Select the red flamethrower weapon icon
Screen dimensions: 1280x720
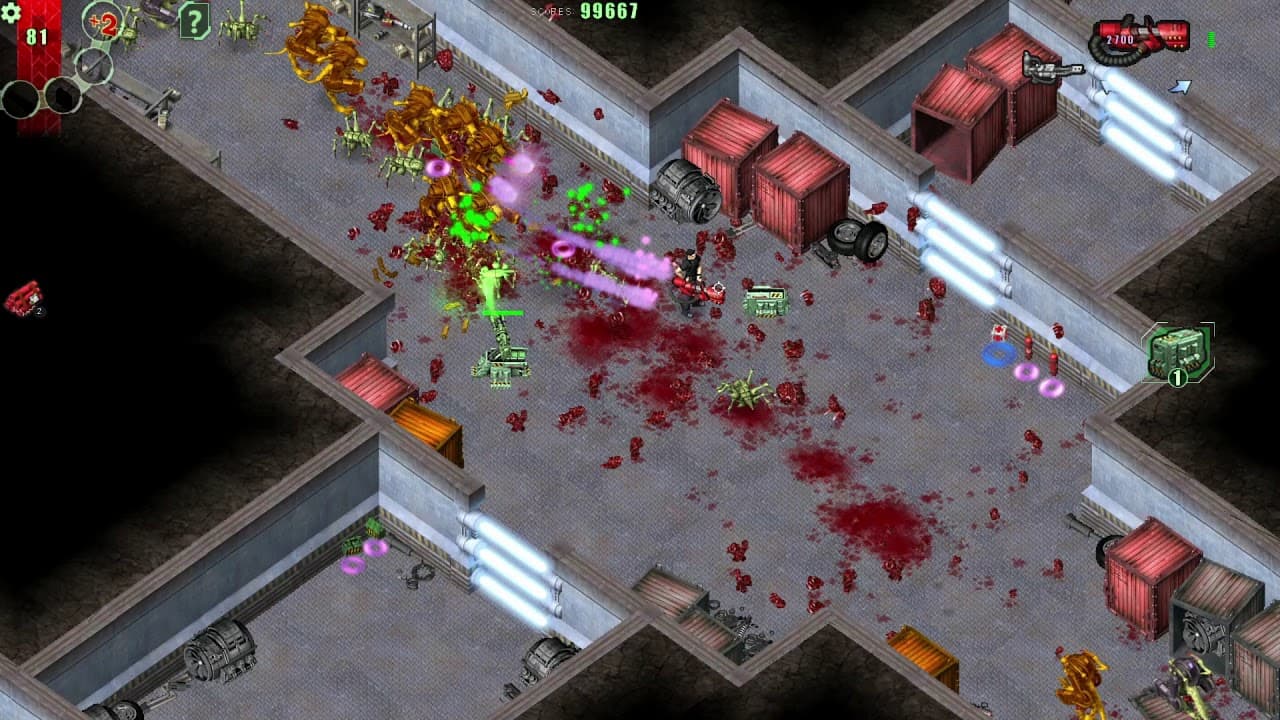[x=1140, y=38]
